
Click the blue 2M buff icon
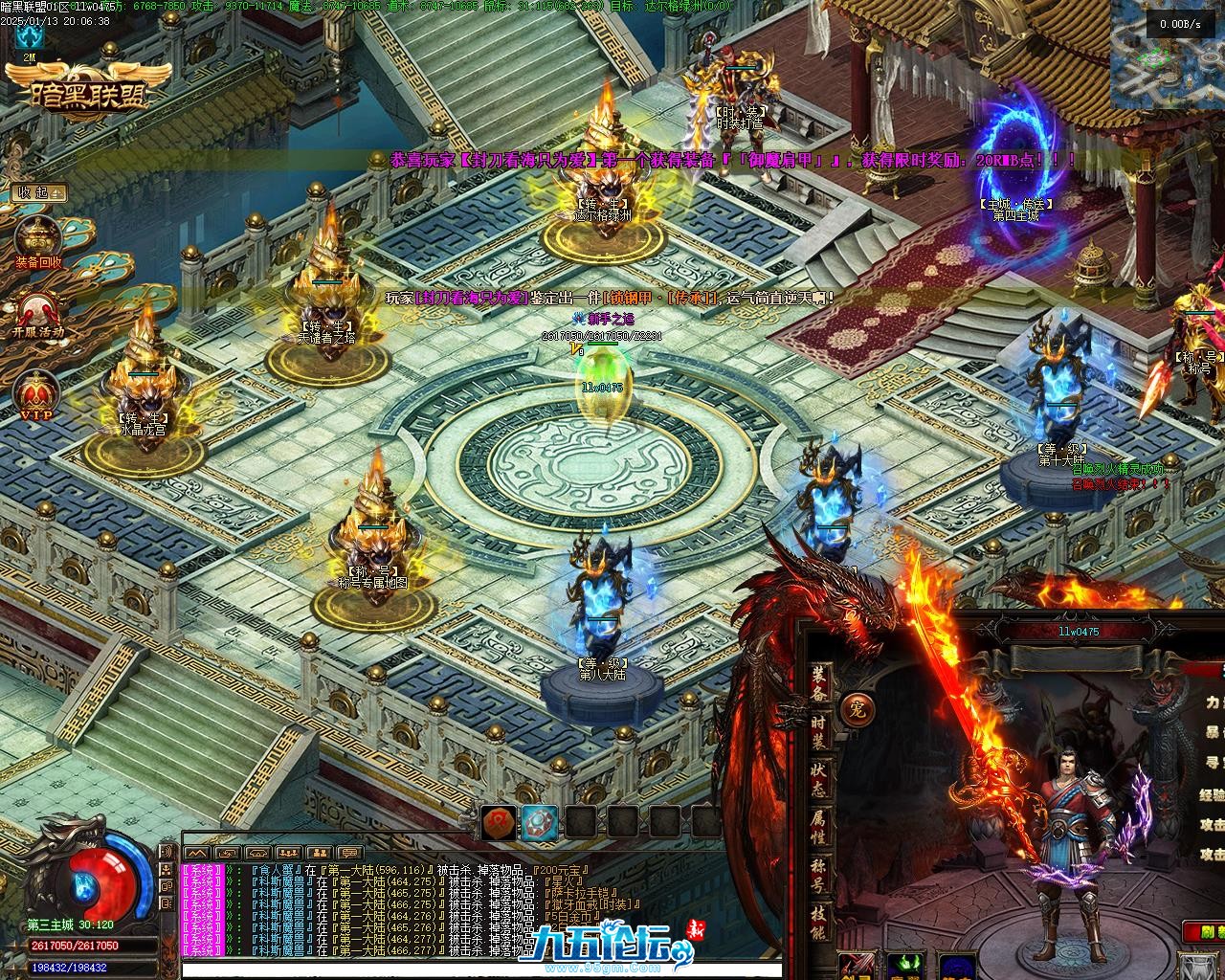pos(31,37)
